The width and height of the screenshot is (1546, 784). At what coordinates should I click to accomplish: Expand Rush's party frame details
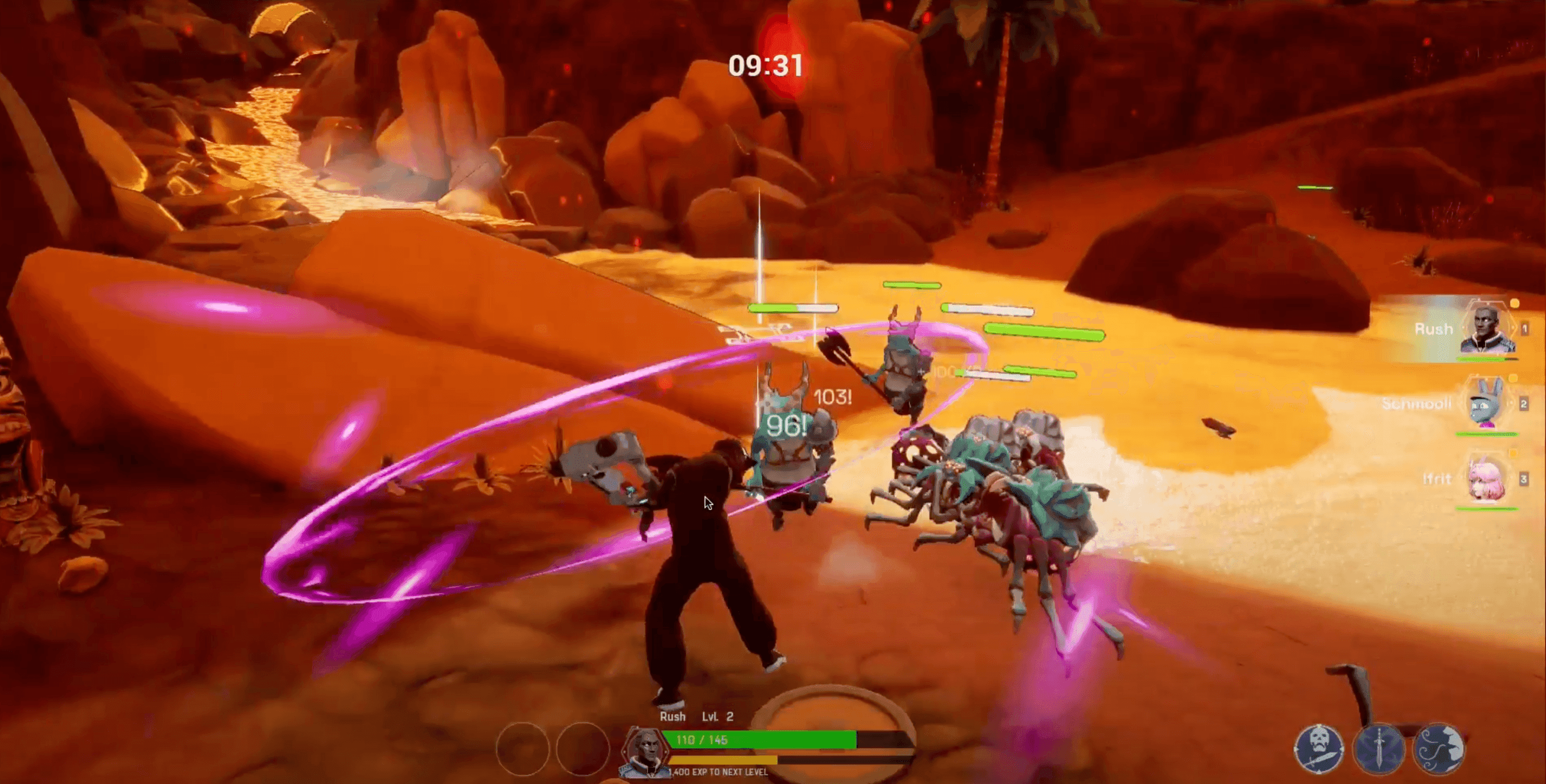pos(1525,328)
